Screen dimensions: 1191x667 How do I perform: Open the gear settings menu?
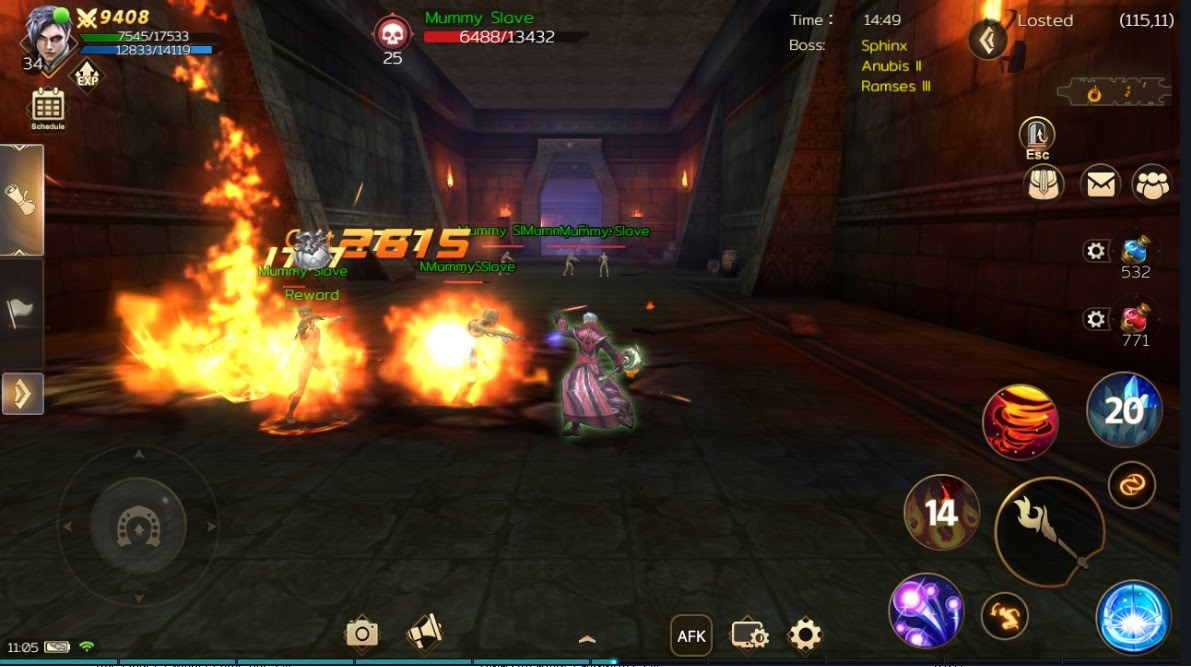pyautogui.click(x=805, y=634)
